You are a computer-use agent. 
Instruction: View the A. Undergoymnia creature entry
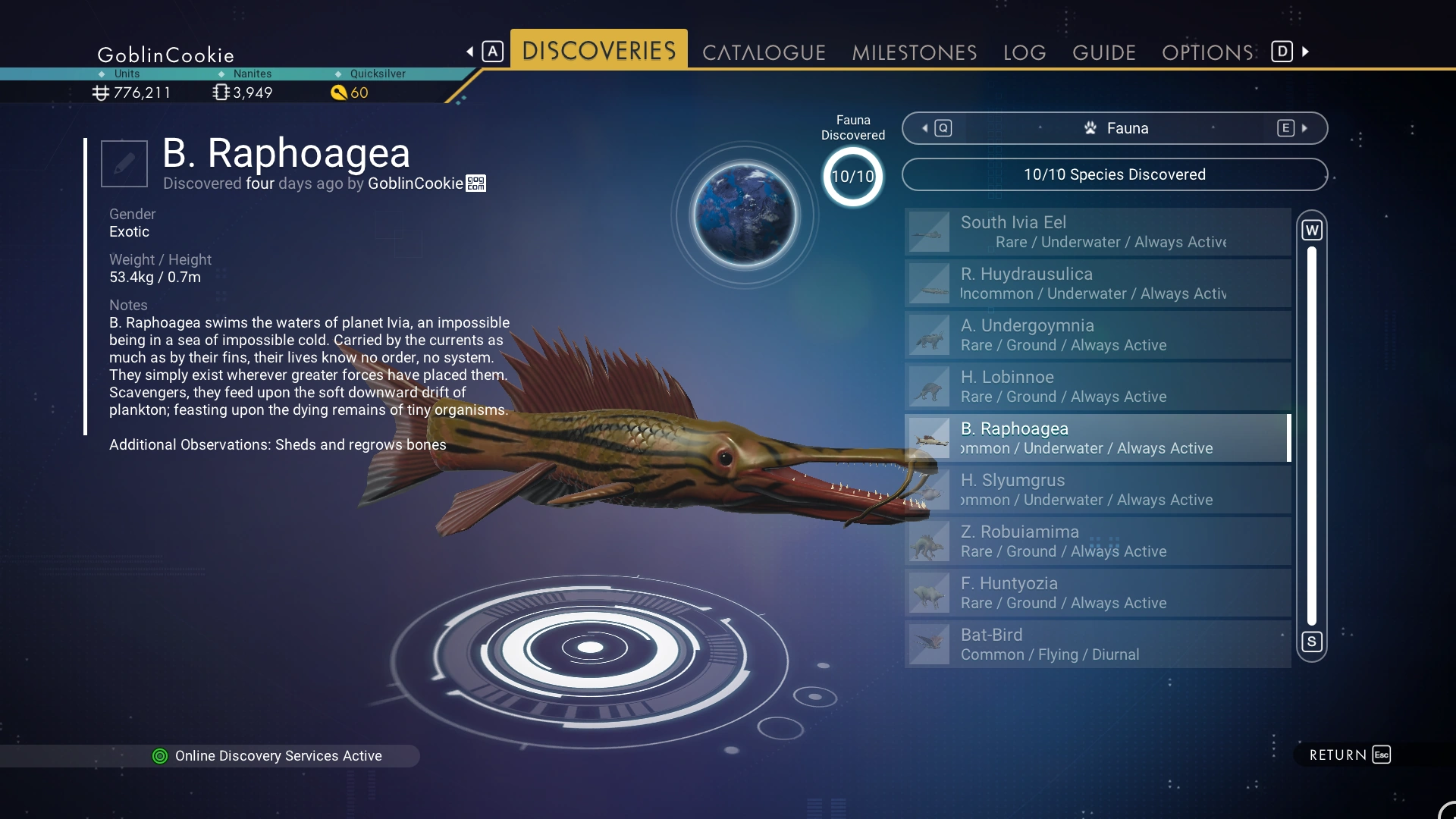[1097, 335]
